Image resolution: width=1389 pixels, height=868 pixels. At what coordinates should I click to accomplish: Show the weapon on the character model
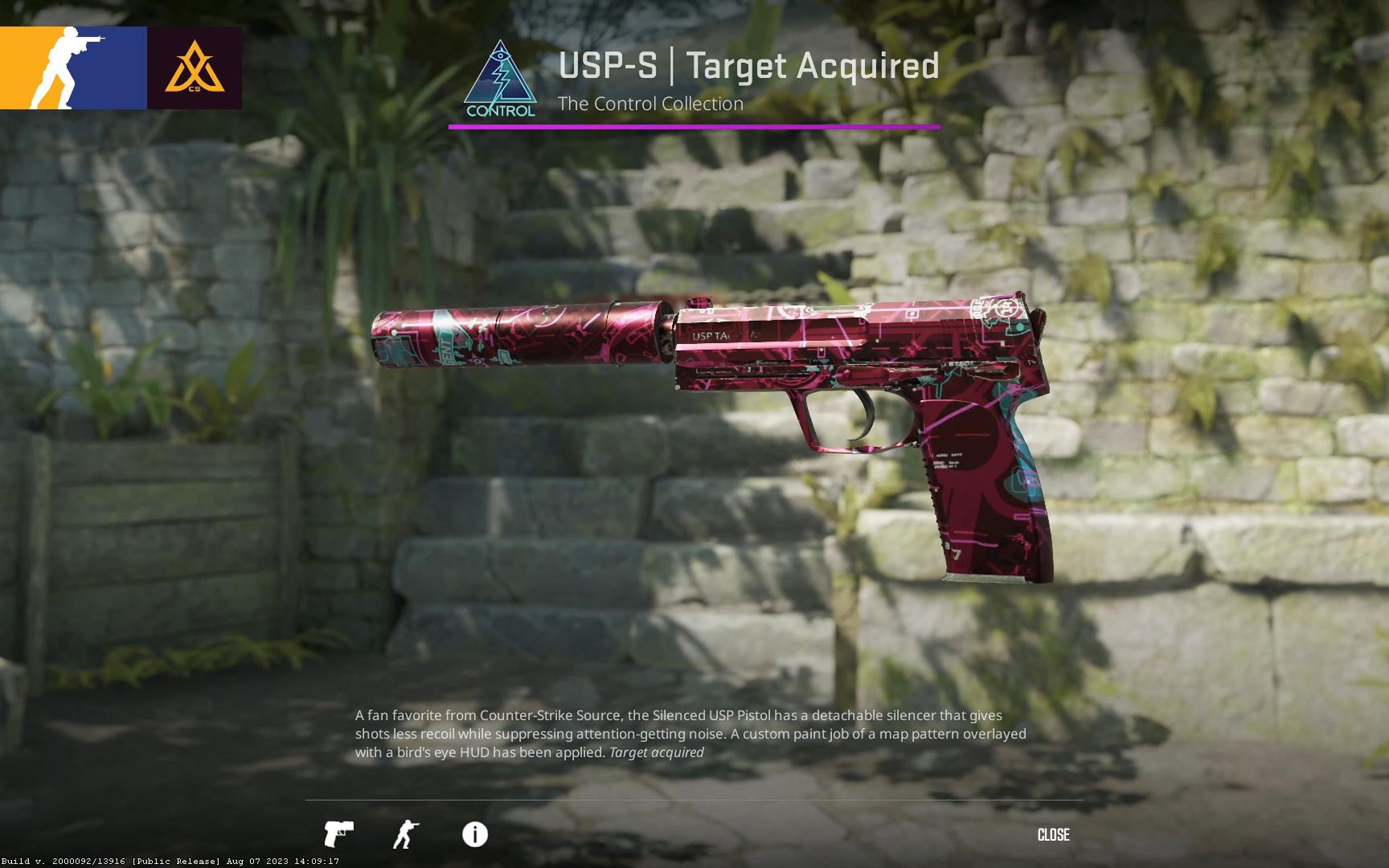(406, 833)
